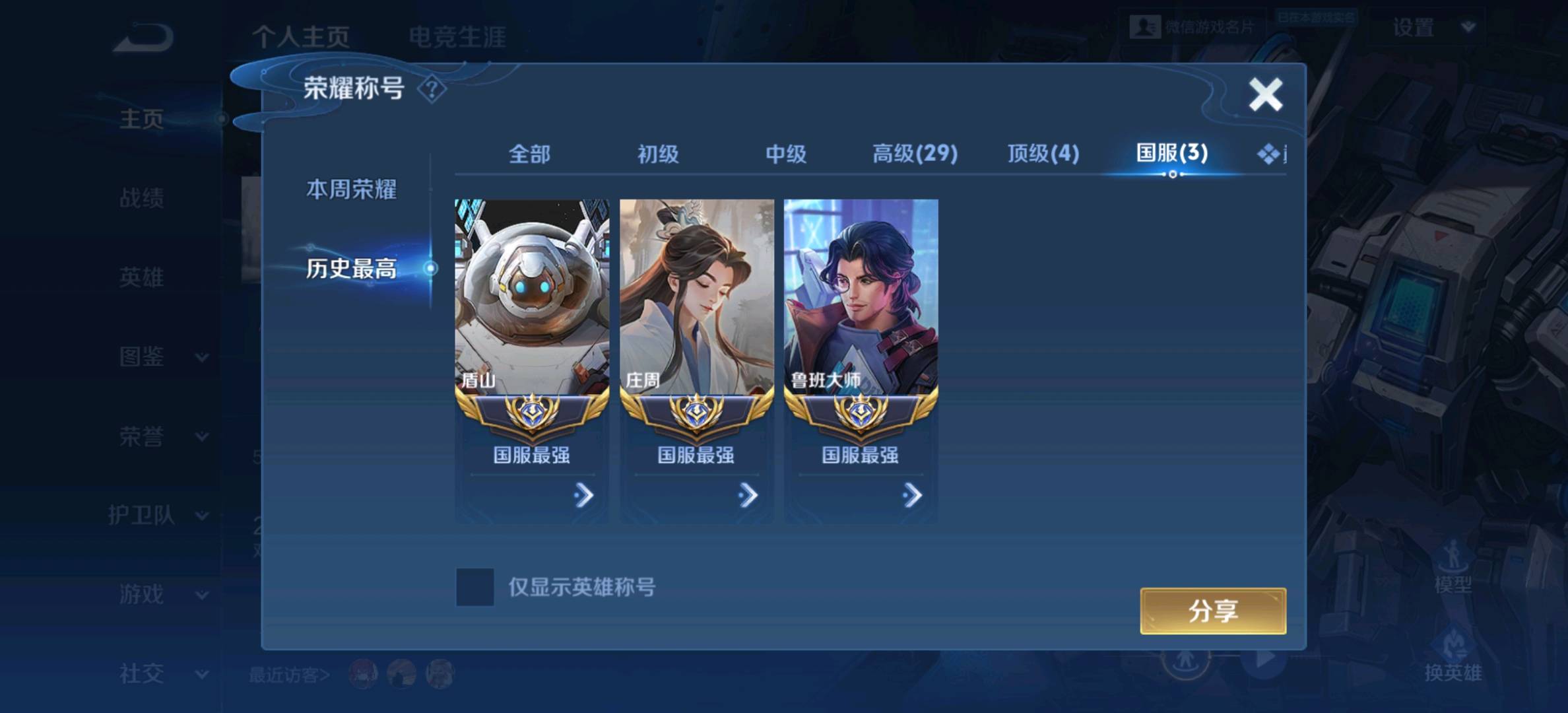1568x713 pixels.
Task: Click the first recent visitor avatar
Action: tap(362, 675)
